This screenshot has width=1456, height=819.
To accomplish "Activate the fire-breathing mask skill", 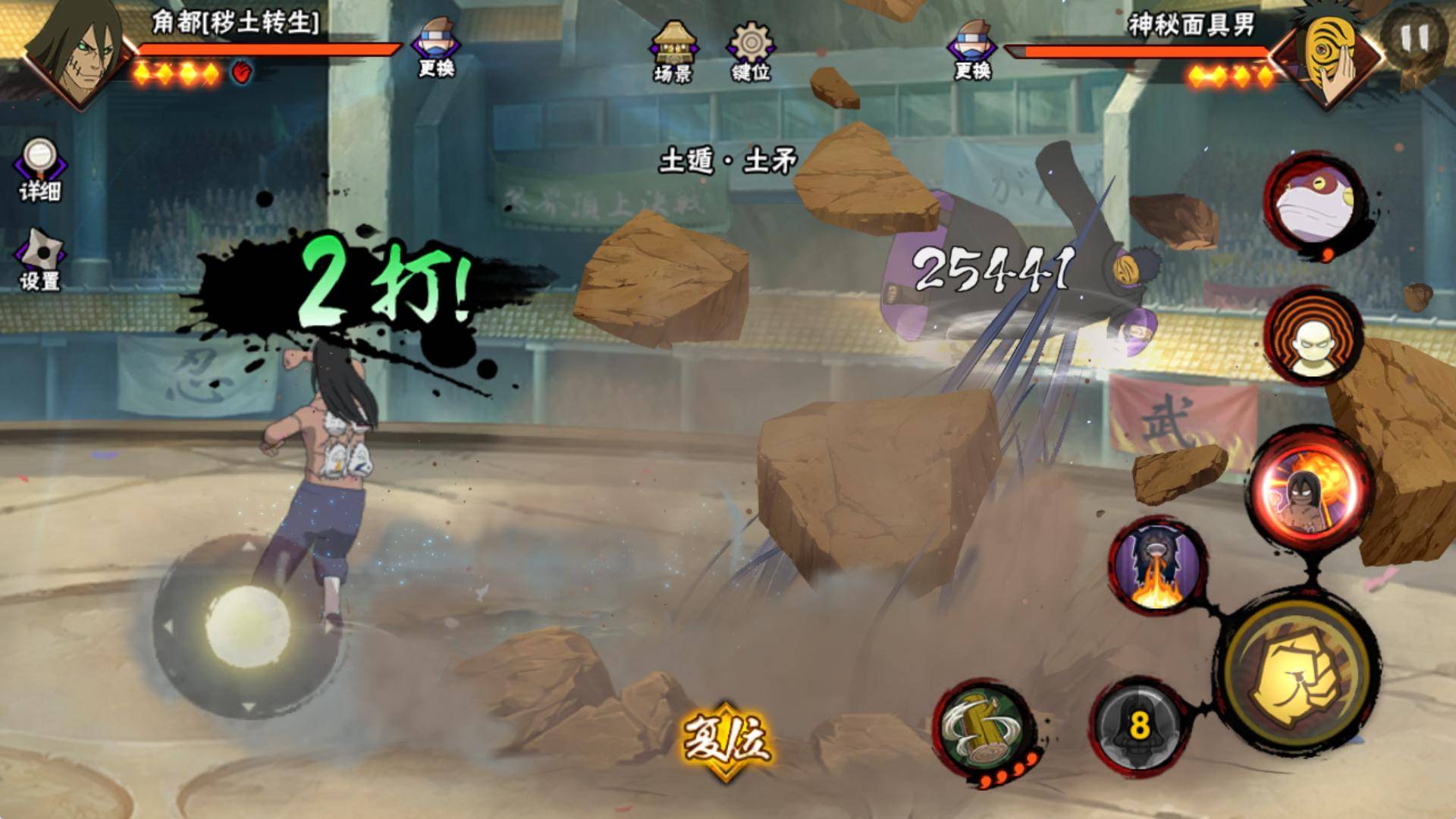I will click(x=1157, y=565).
